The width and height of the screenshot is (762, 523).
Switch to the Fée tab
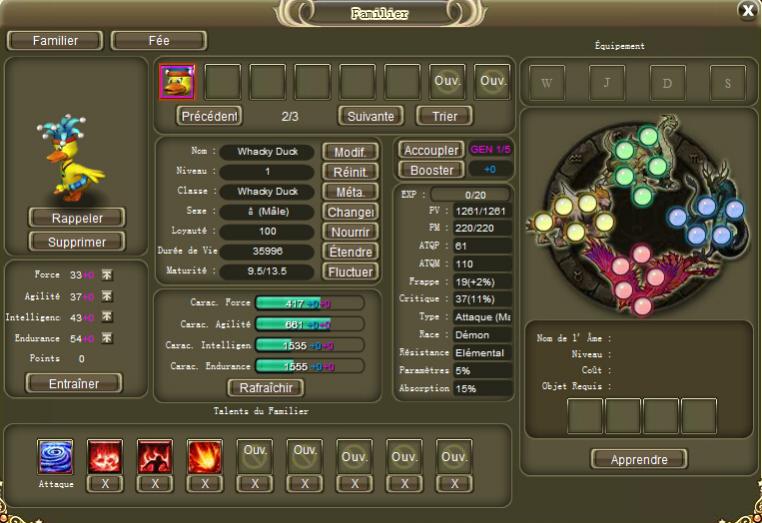coord(158,41)
